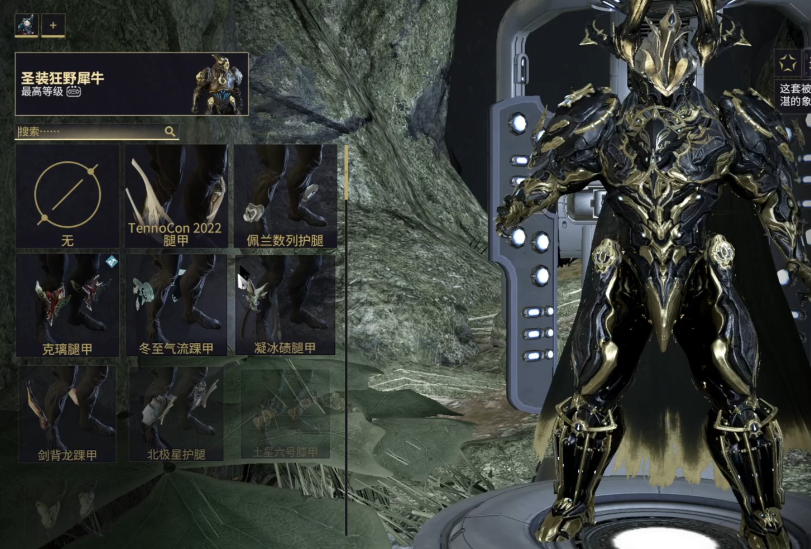Viewport: 811px width, 549px height.
Task: Equip the 北极星护腿 leg guards
Action: coord(176,414)
